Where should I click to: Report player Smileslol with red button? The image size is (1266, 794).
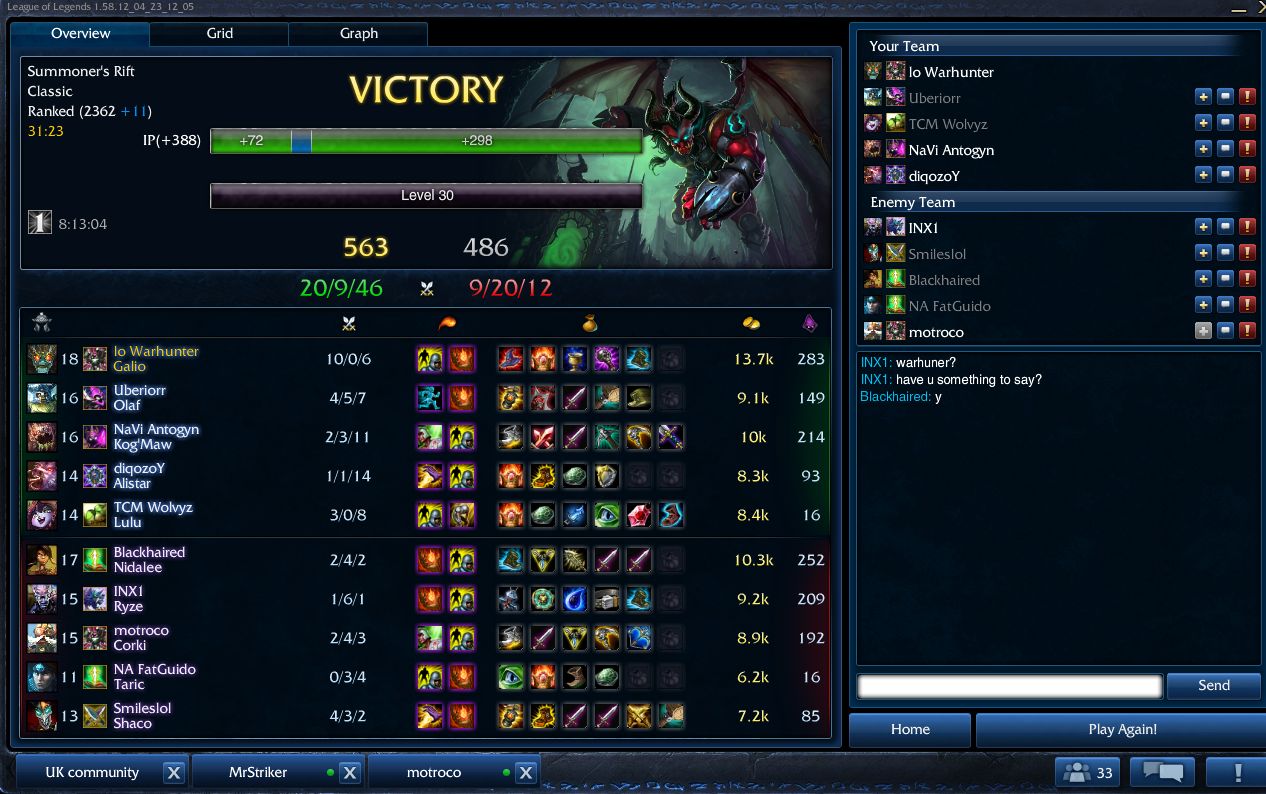pos(1247,253)
